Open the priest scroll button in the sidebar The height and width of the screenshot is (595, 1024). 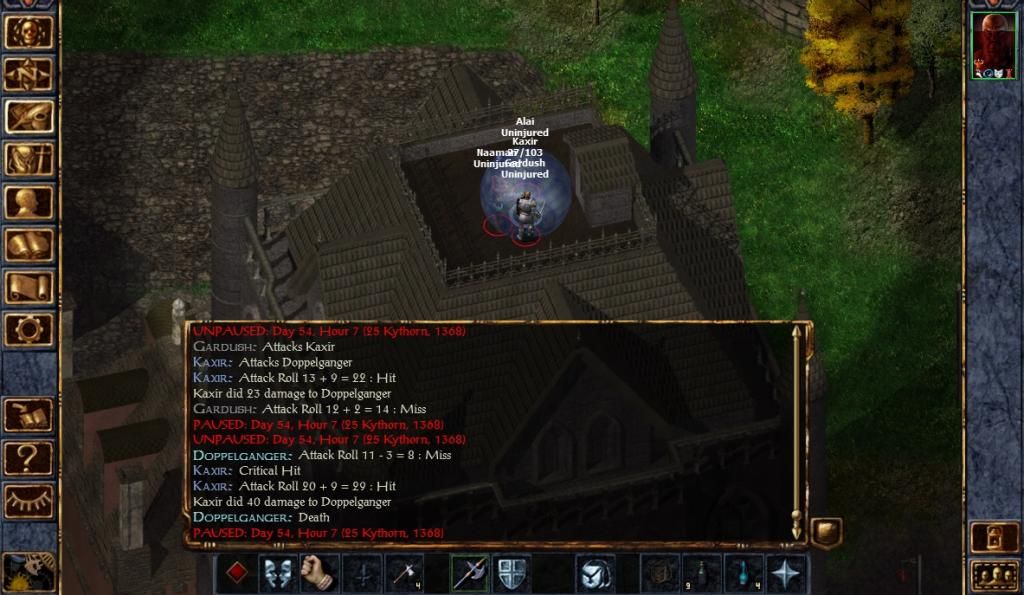pyautogui.click(x=29, y=287)
